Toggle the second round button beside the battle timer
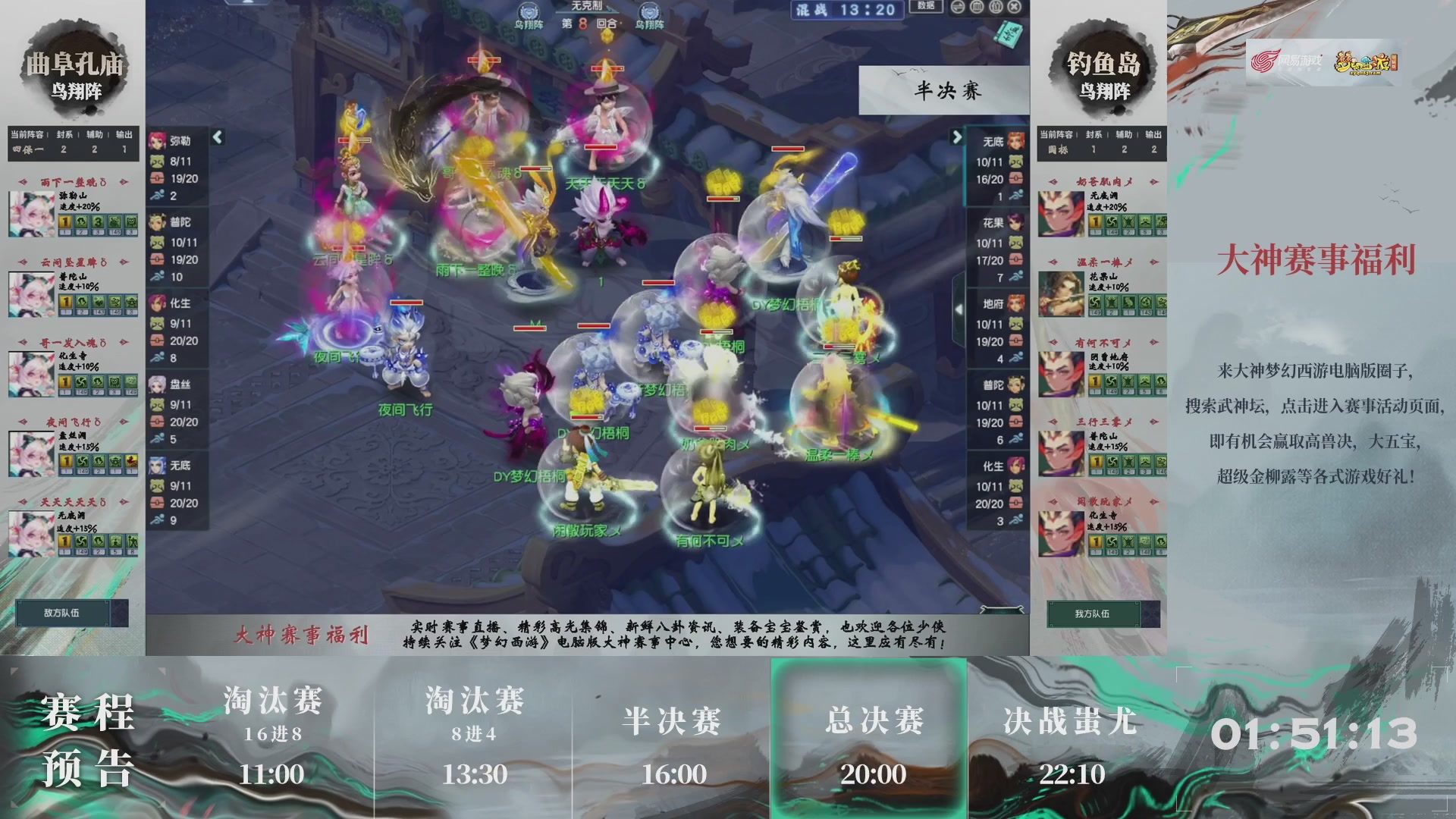The width and height of the screenshot is (1456, 819). [x=978, y=8]
